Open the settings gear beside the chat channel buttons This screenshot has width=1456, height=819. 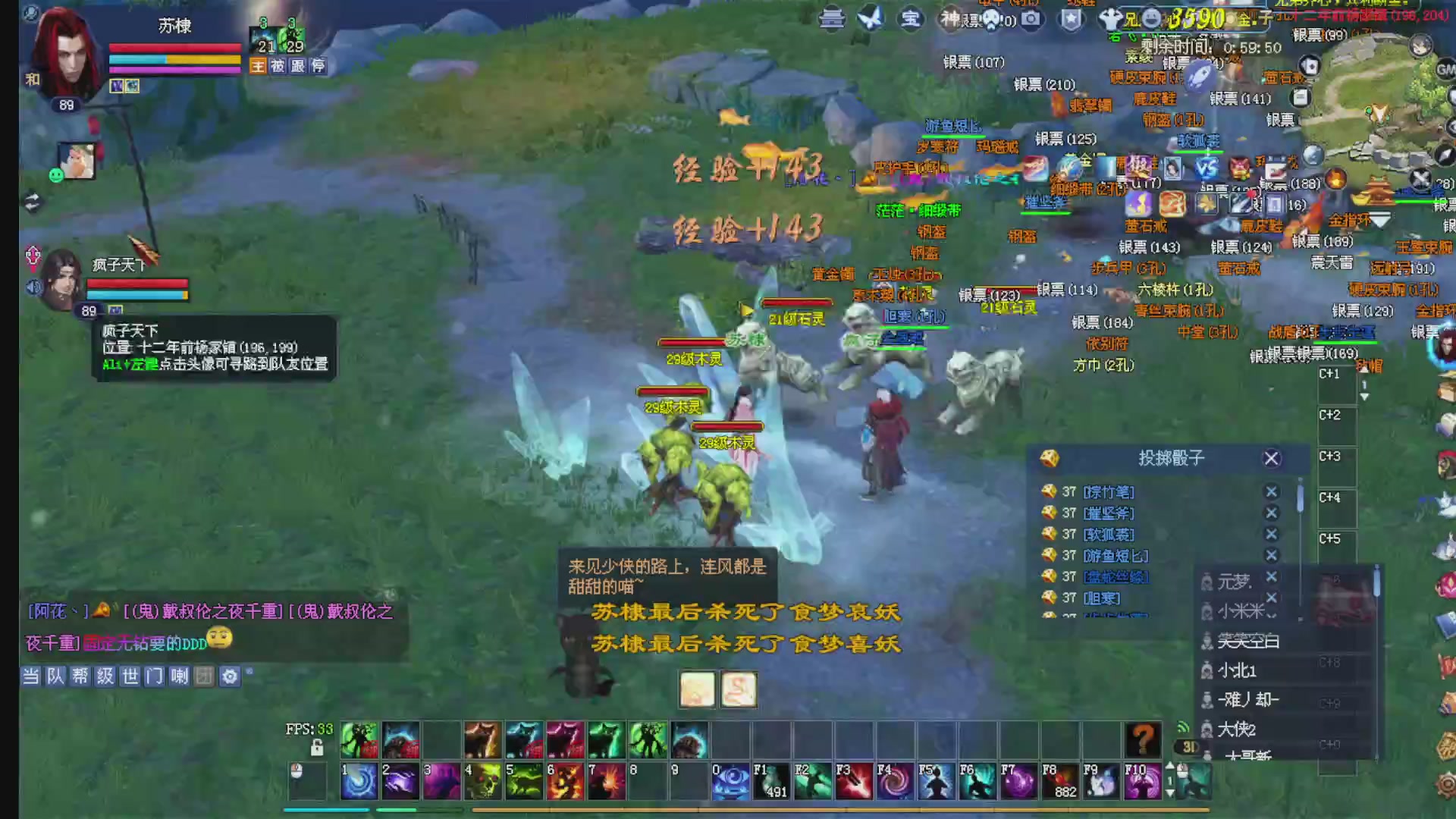coord(230,676)
